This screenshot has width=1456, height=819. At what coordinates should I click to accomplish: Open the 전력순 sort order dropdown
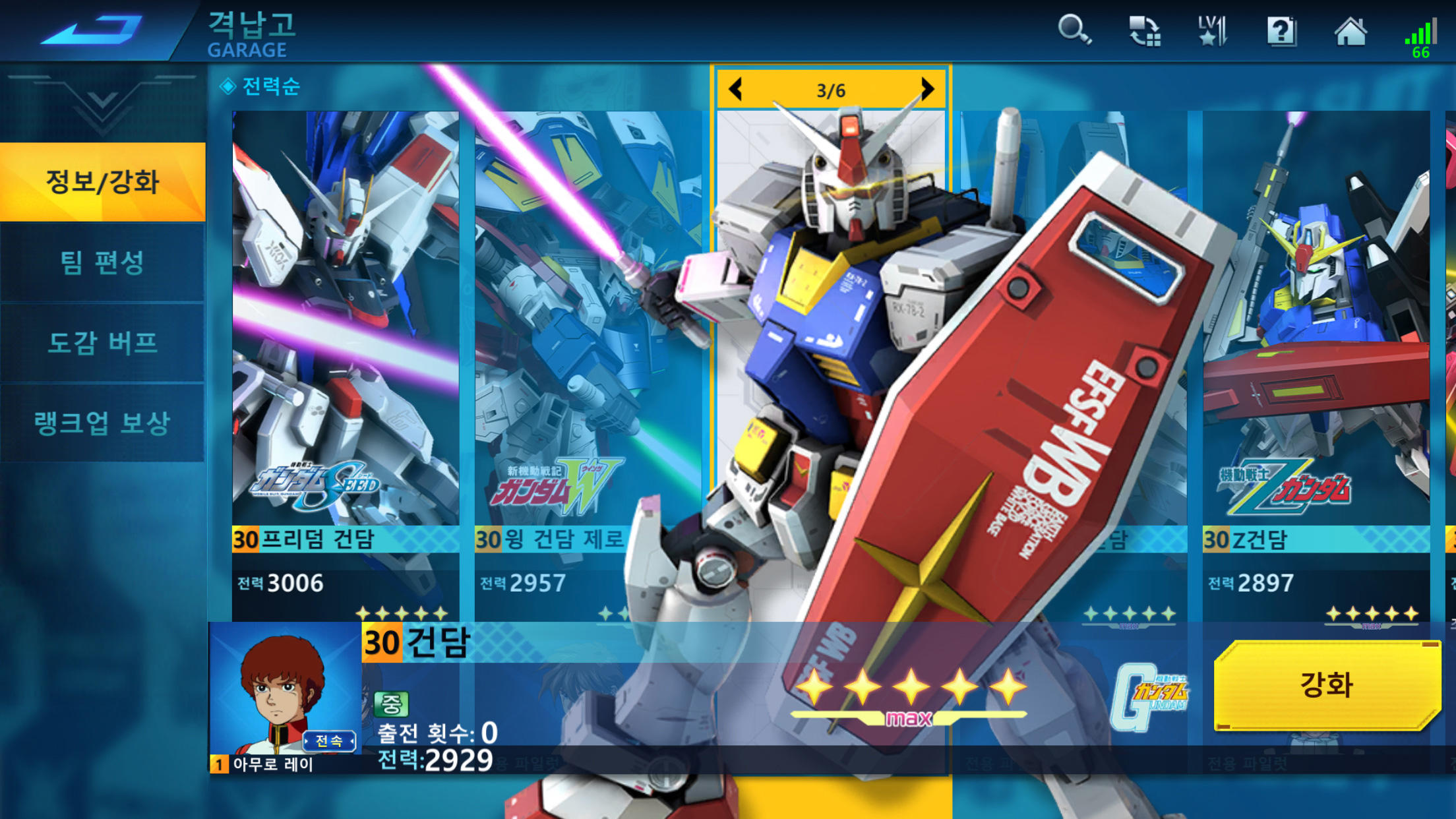pyautogui.click(x=262, y=86)
